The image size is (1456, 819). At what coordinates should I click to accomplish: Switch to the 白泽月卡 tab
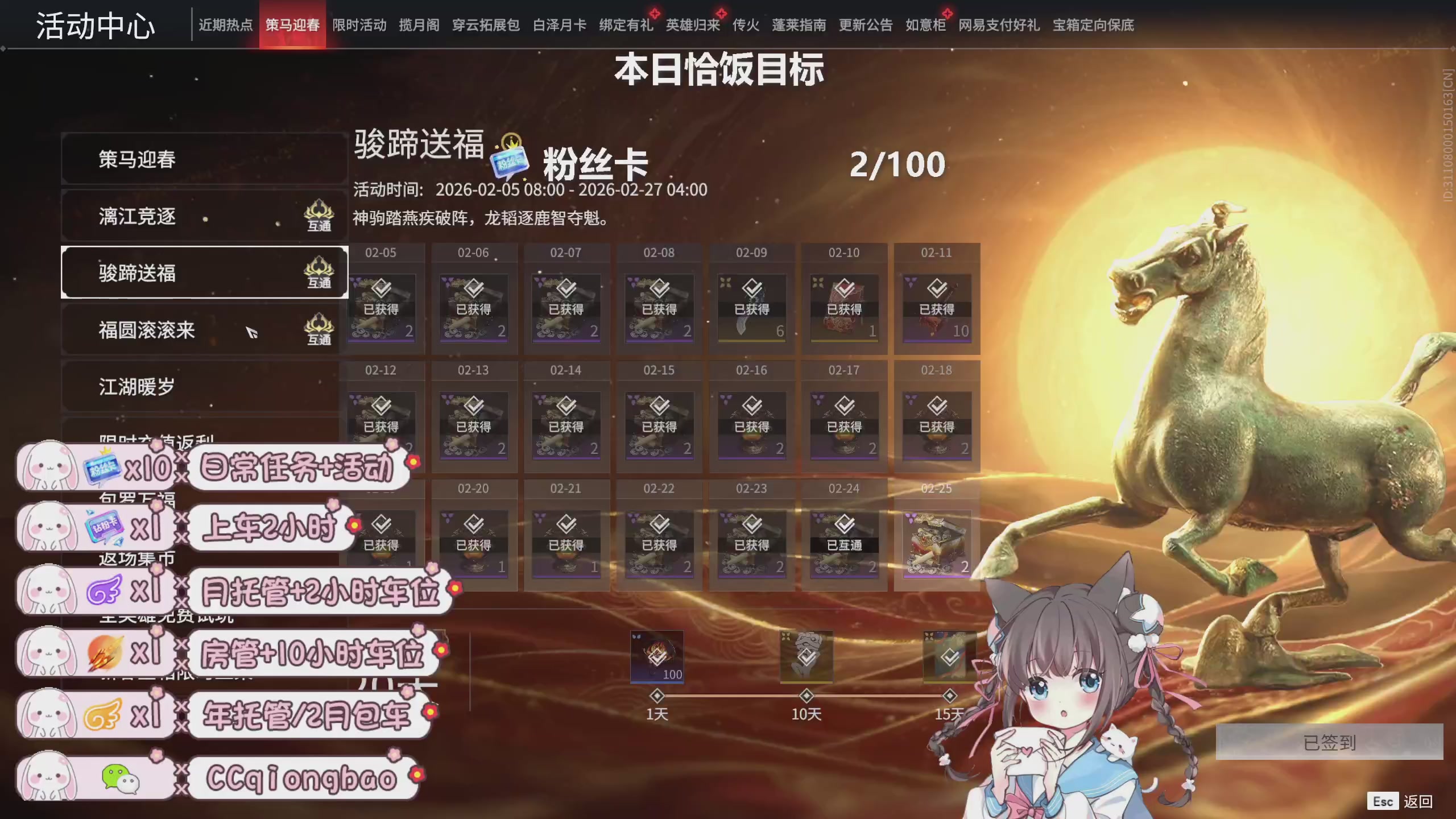click(559, 25)
